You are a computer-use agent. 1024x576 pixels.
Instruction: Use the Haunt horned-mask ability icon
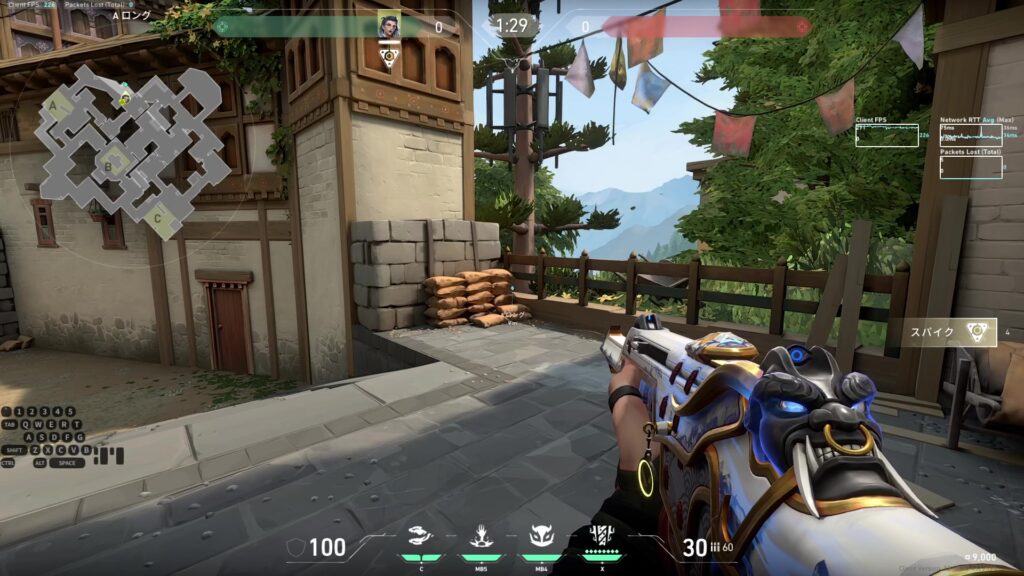pos(541,538)
